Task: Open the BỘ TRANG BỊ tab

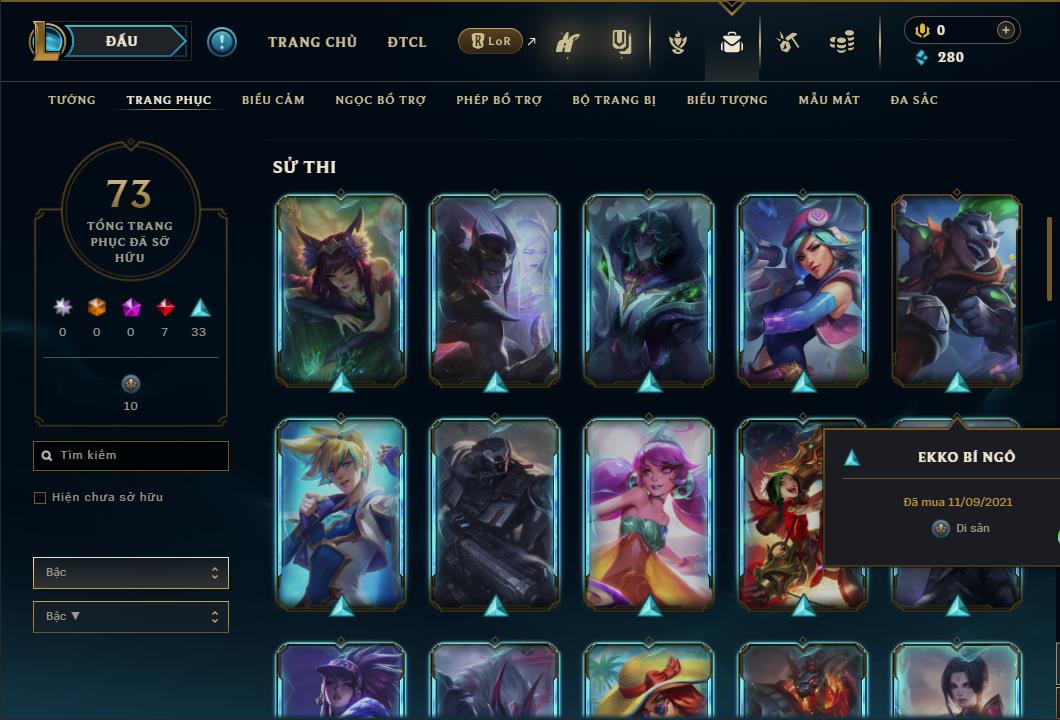Action: click(x=614, y=100)
